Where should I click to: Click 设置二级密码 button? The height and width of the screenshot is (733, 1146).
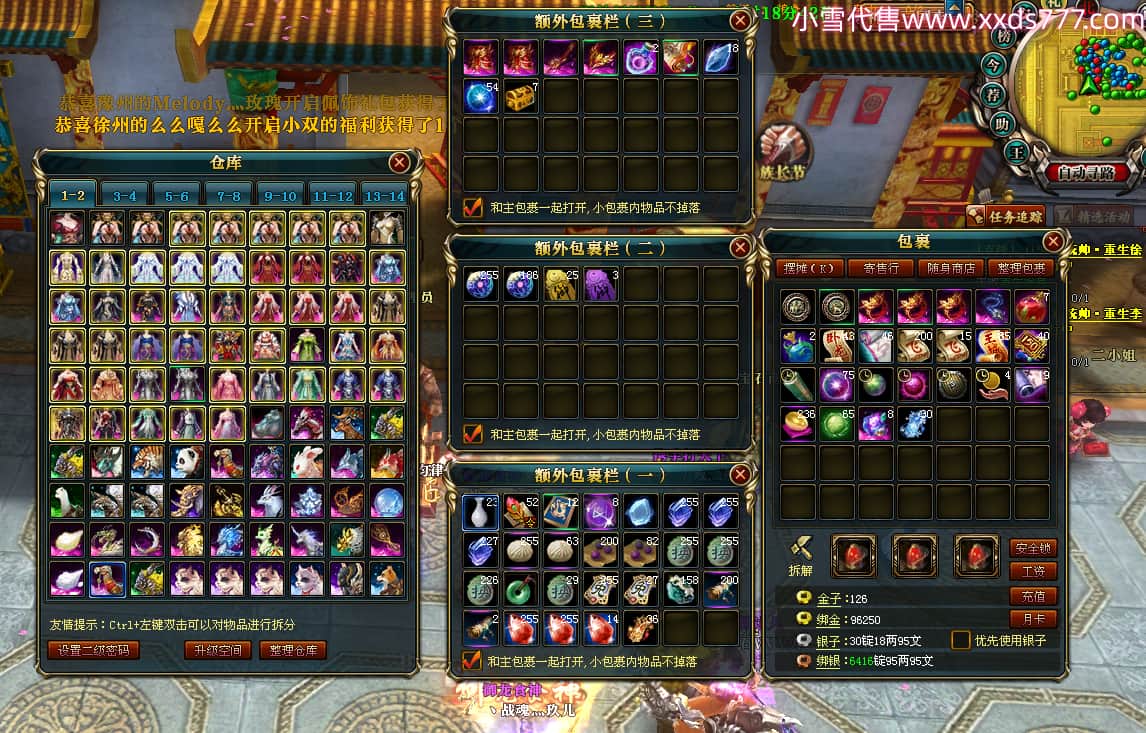click(93, 650)
